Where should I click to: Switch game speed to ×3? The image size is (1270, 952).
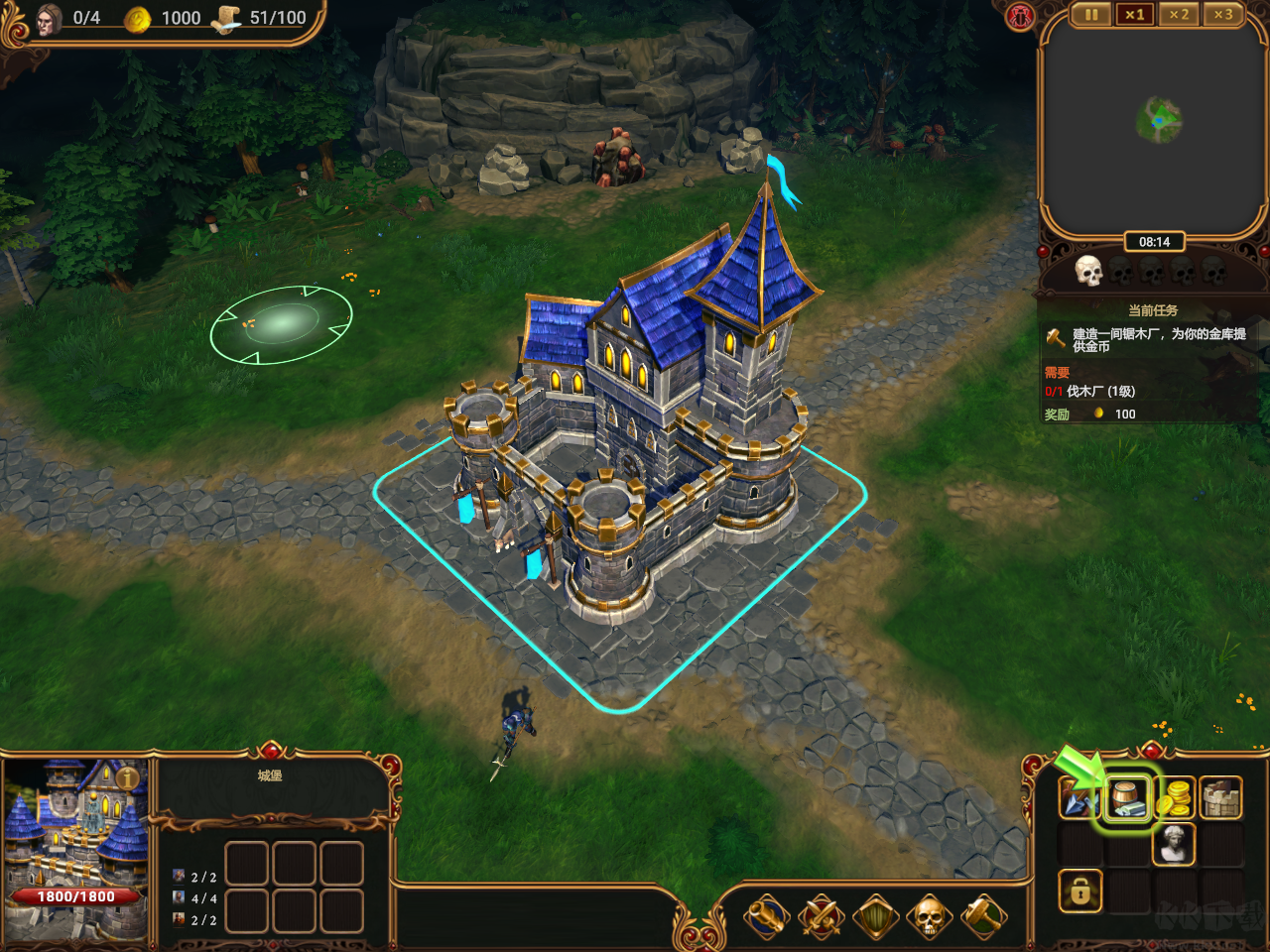coord(1222,15)
